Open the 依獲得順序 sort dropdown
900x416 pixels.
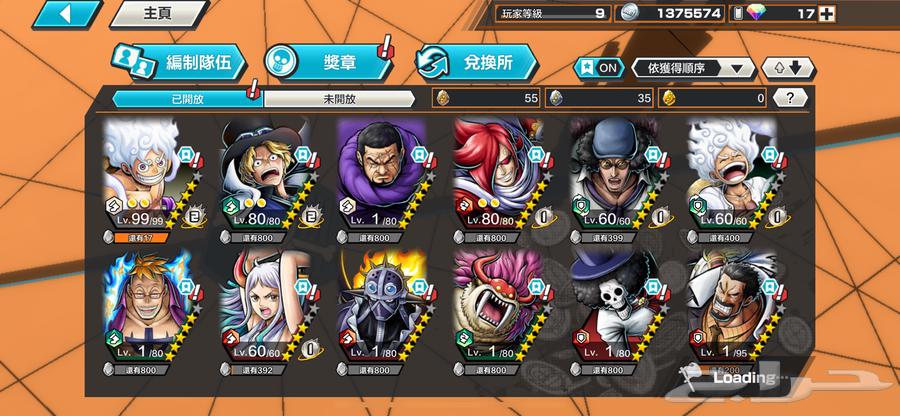(694, 67)
